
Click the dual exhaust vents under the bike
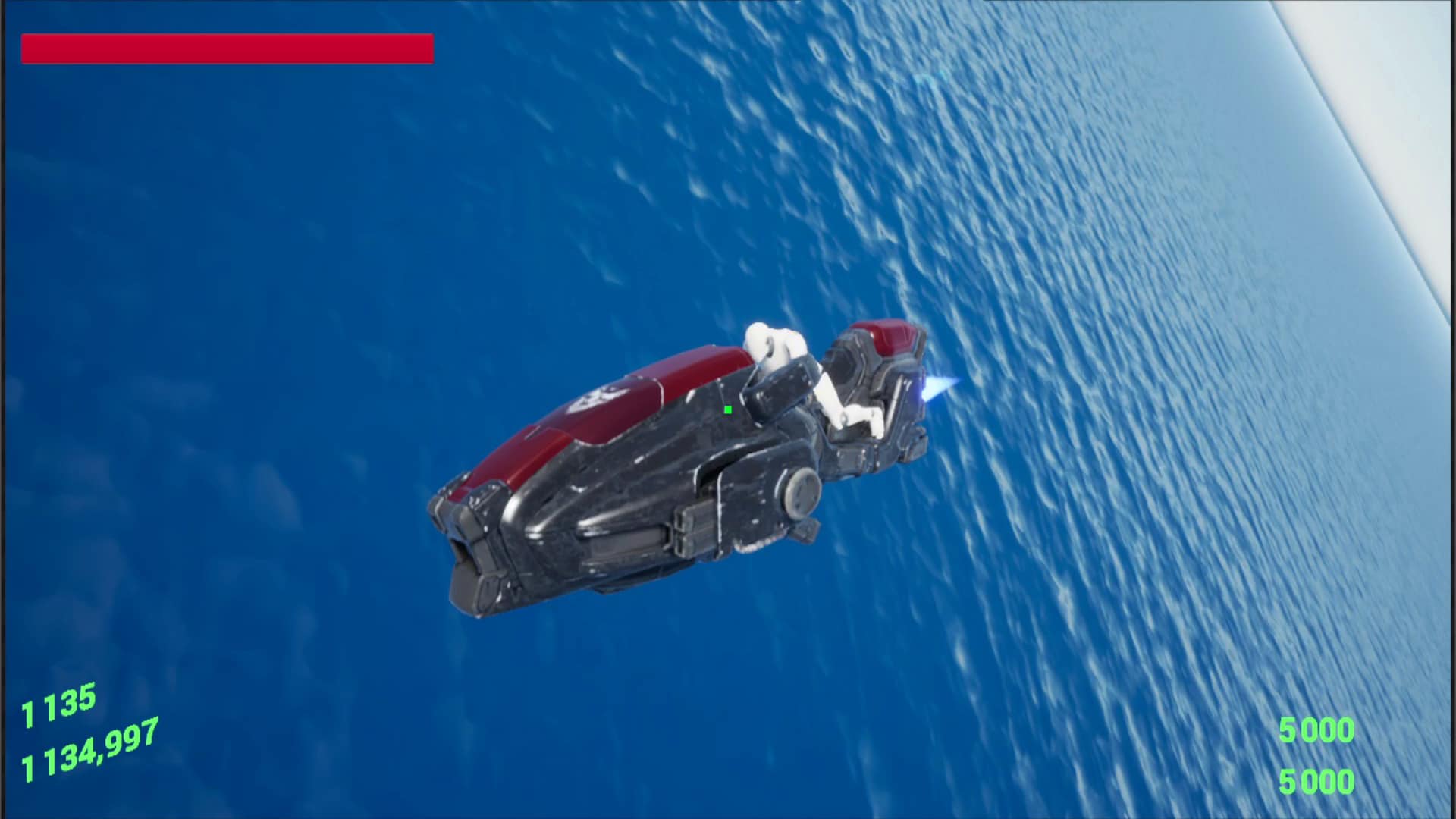(686, 531)
